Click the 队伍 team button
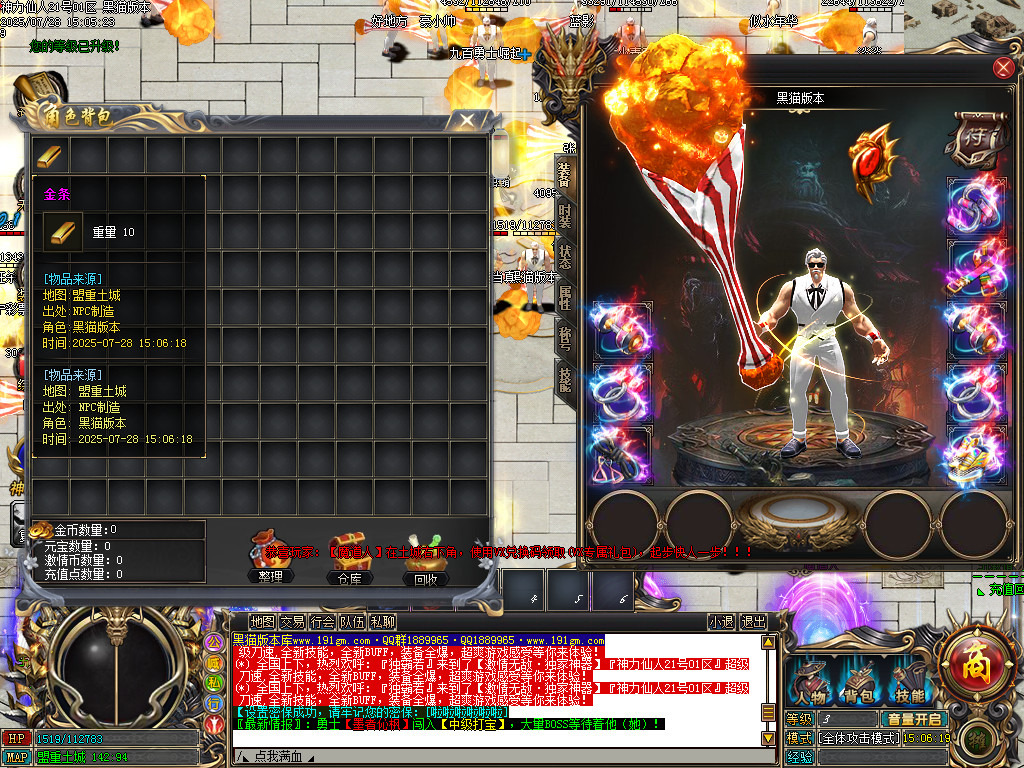1024x768 pixels. 352,622
